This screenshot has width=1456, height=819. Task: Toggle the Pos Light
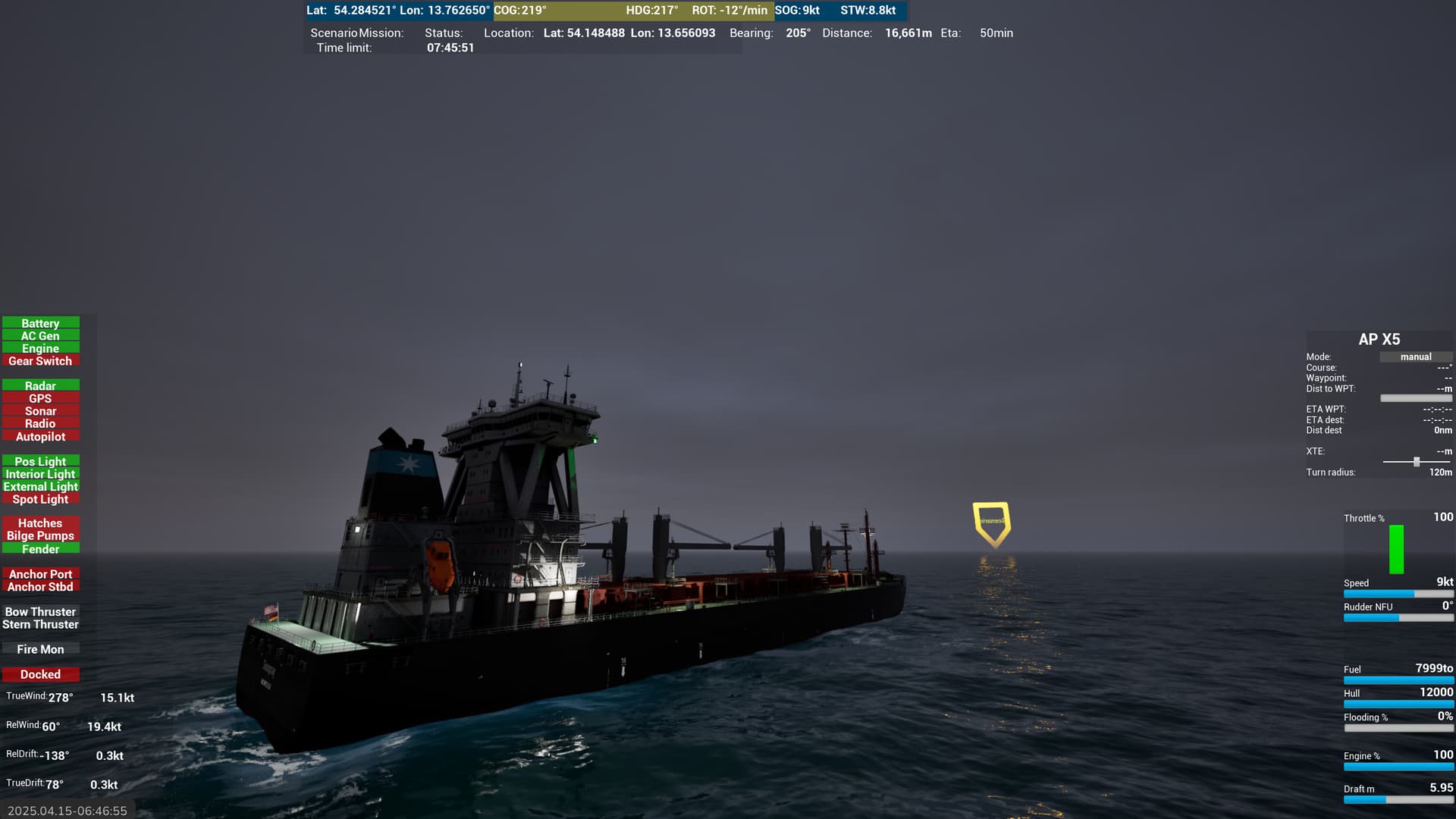click(40, 461)
